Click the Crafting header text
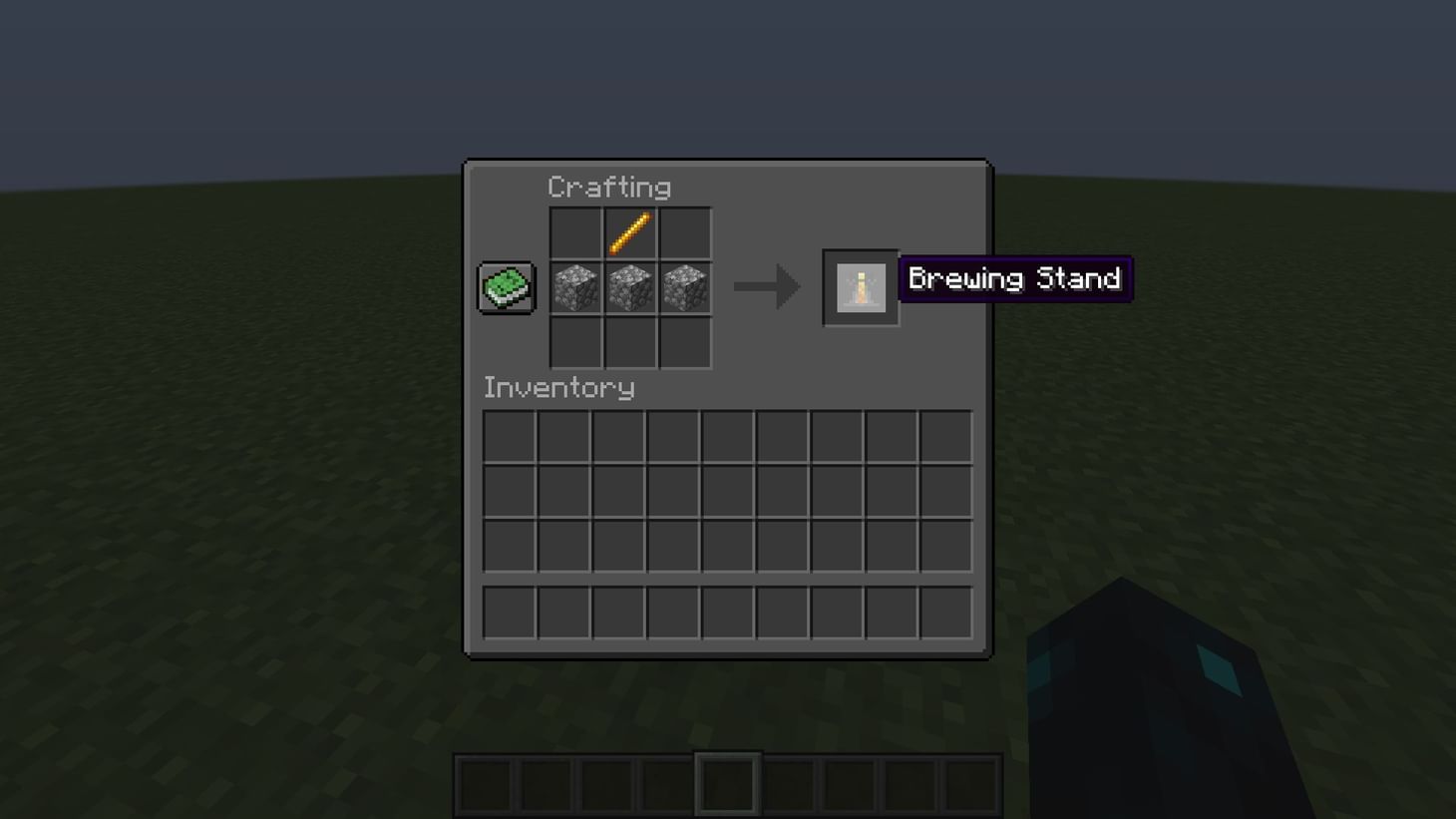This screenshot has height=819, width=1456. [610, 187]
